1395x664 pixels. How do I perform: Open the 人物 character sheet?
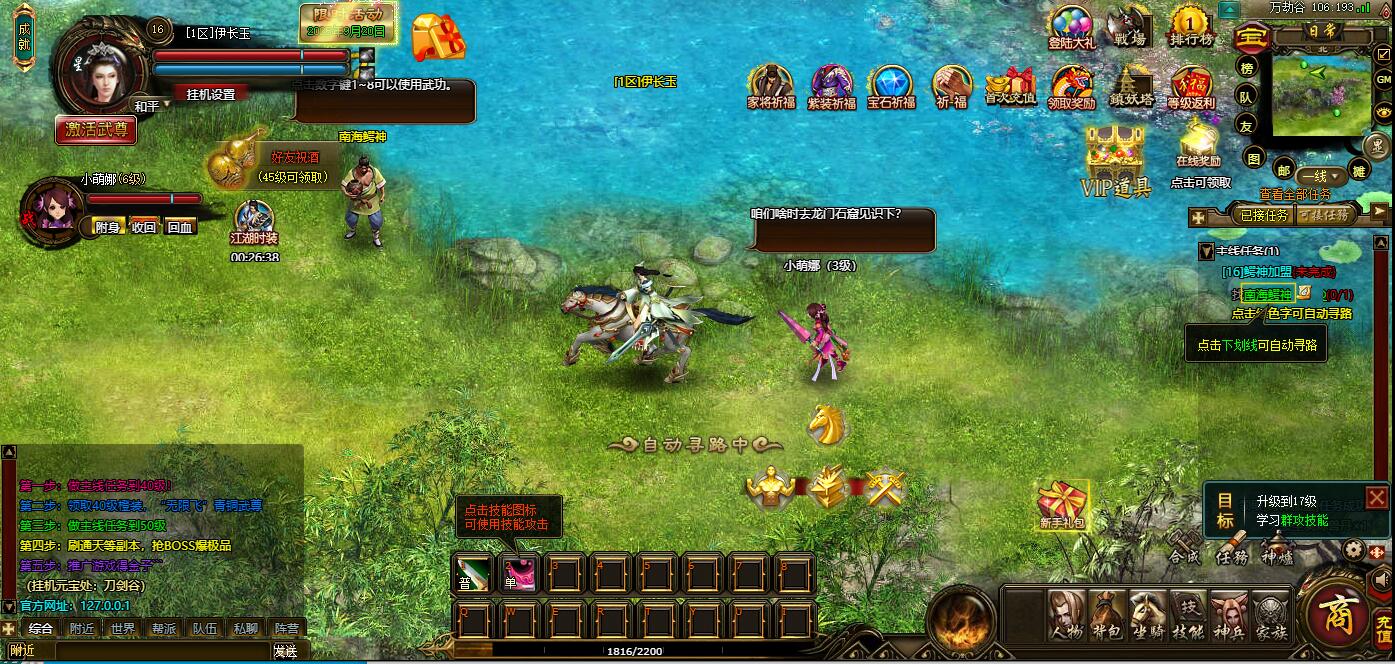click(1065, 617)
